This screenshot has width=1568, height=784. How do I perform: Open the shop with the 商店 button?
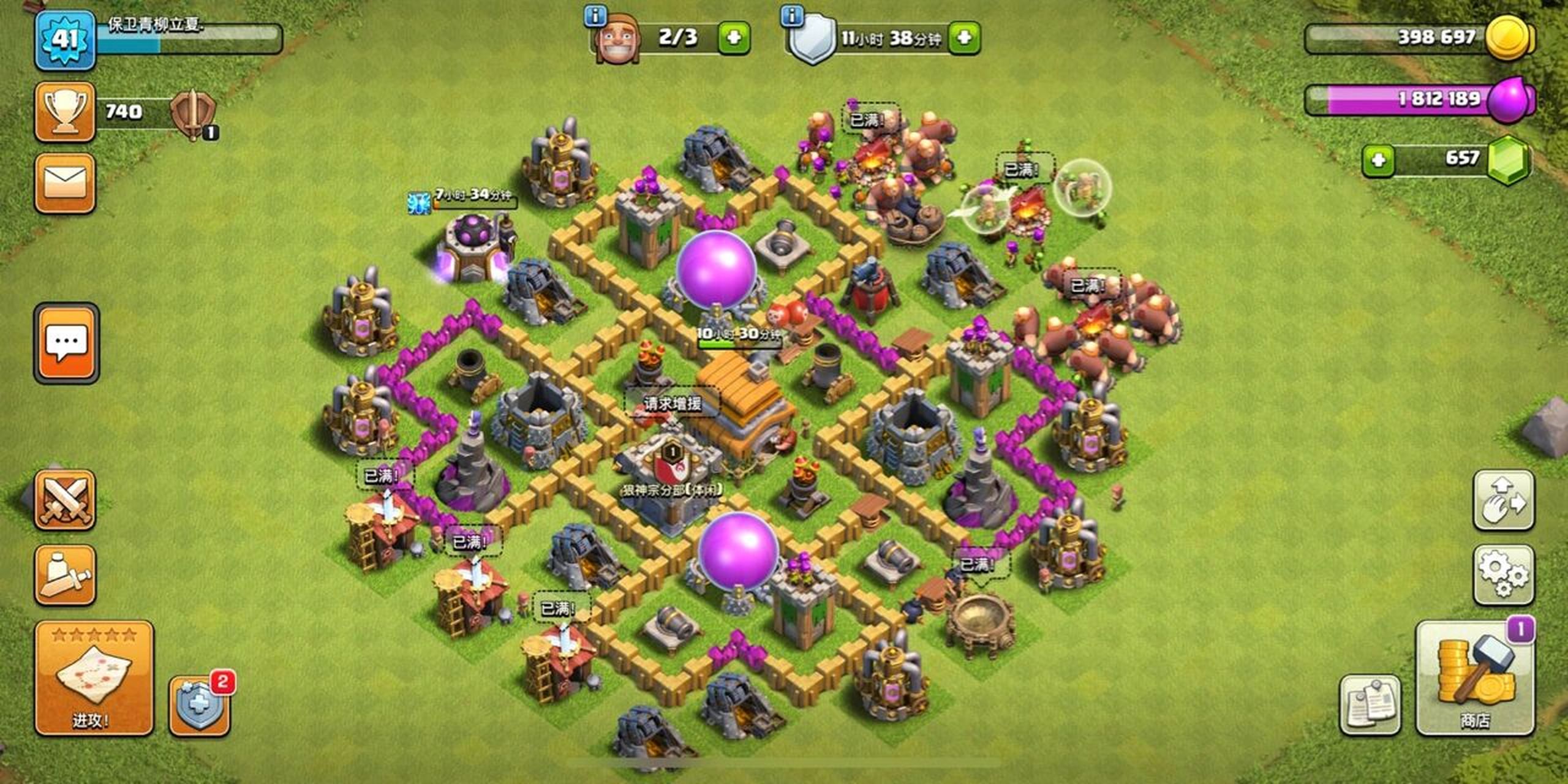tap(1475, 679)
